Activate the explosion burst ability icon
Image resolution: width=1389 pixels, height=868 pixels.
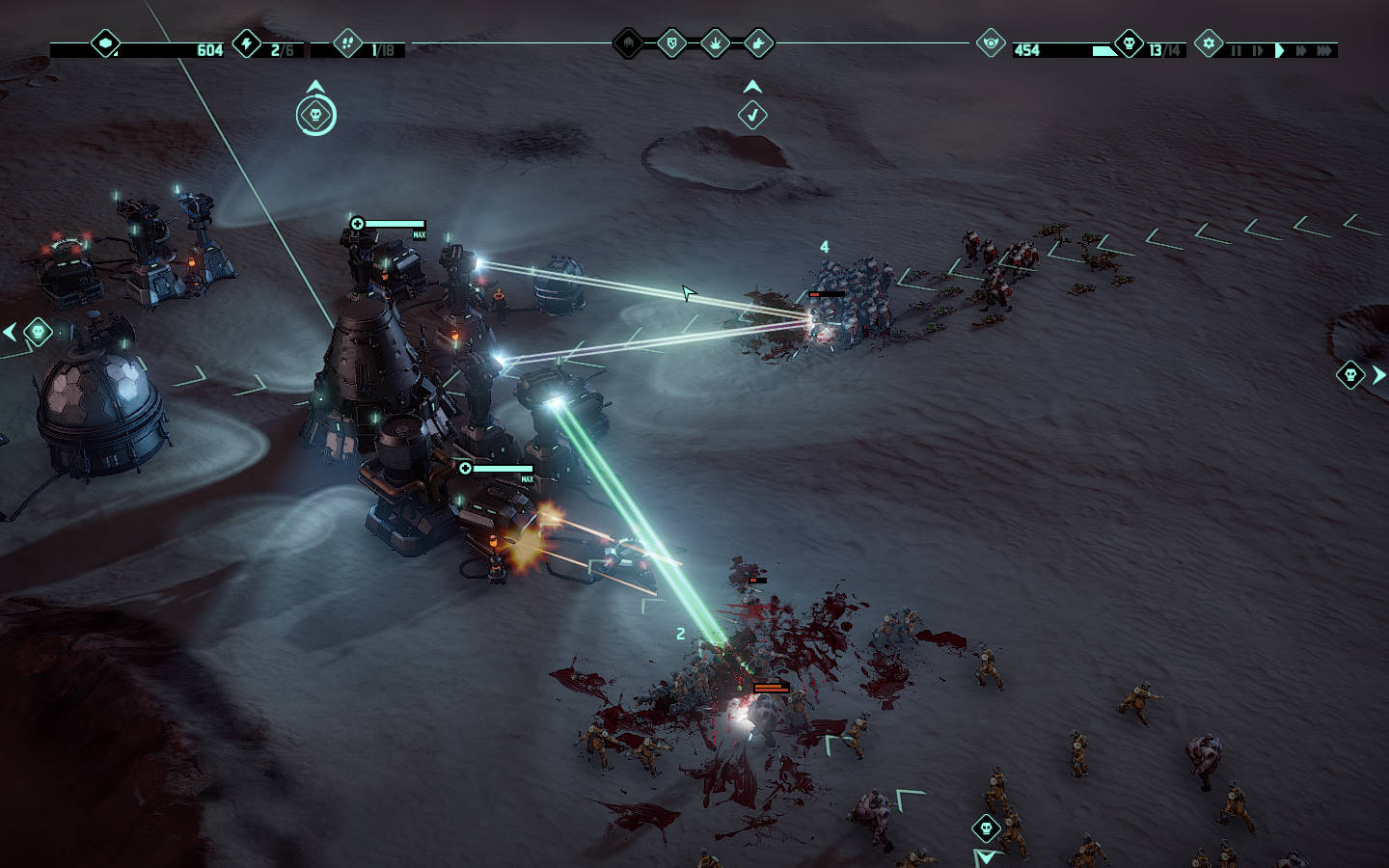(x=715, y=42)
